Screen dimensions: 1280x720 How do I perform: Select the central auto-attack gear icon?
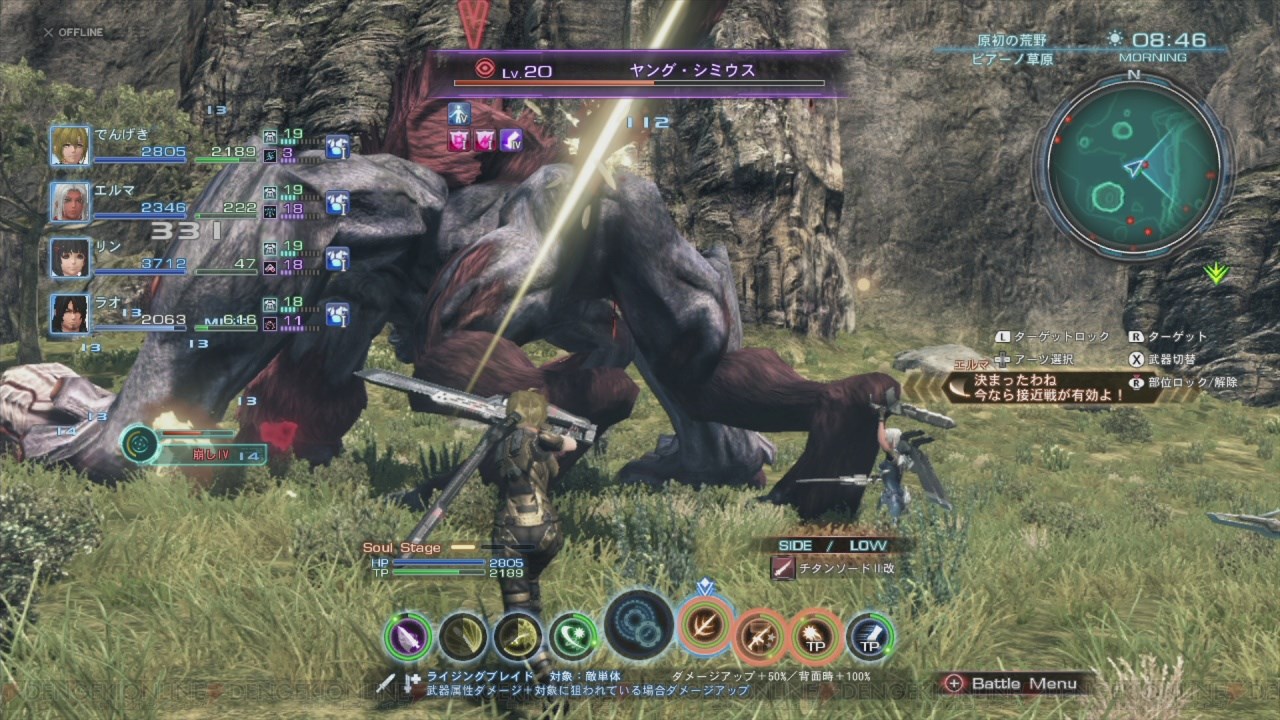[x=639, y=625]
